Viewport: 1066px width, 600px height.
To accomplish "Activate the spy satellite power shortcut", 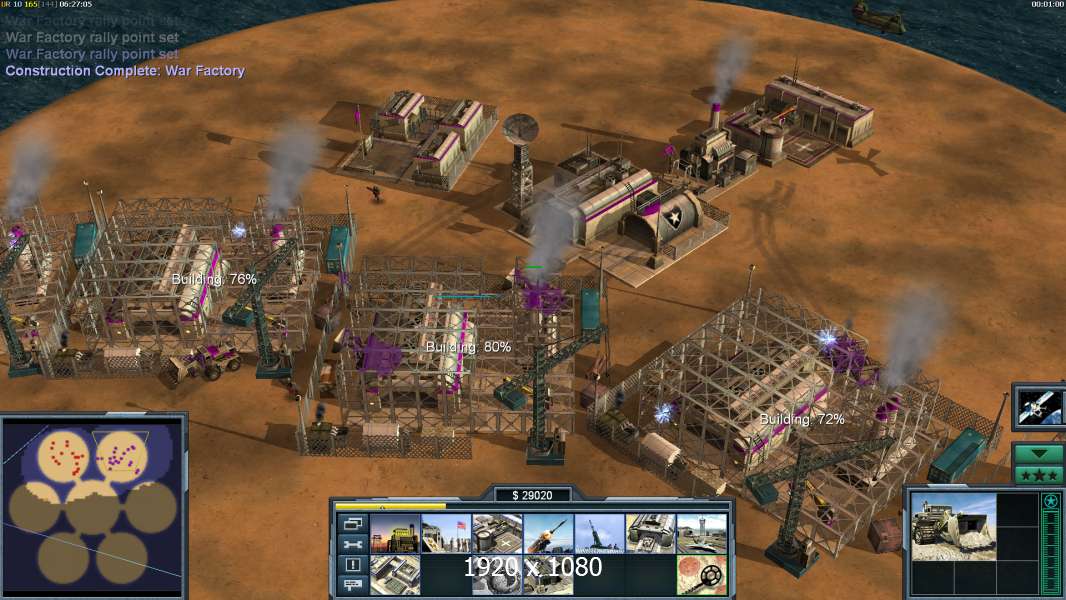I will [x=1039, y=407].
